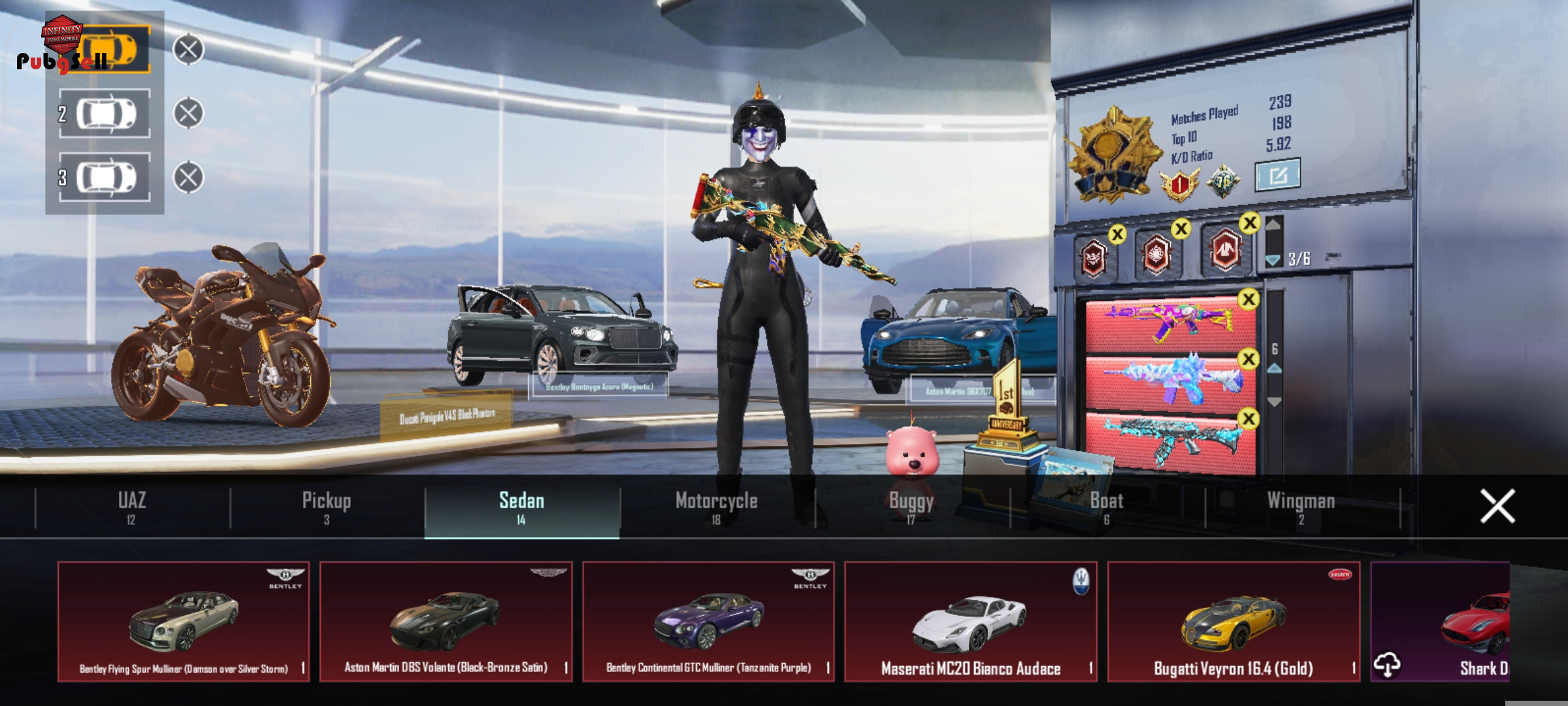Viewport: 1568px width, 706px height.
Task: Switch to the UAZ vehicle tab
Action: tap(131, 507)
